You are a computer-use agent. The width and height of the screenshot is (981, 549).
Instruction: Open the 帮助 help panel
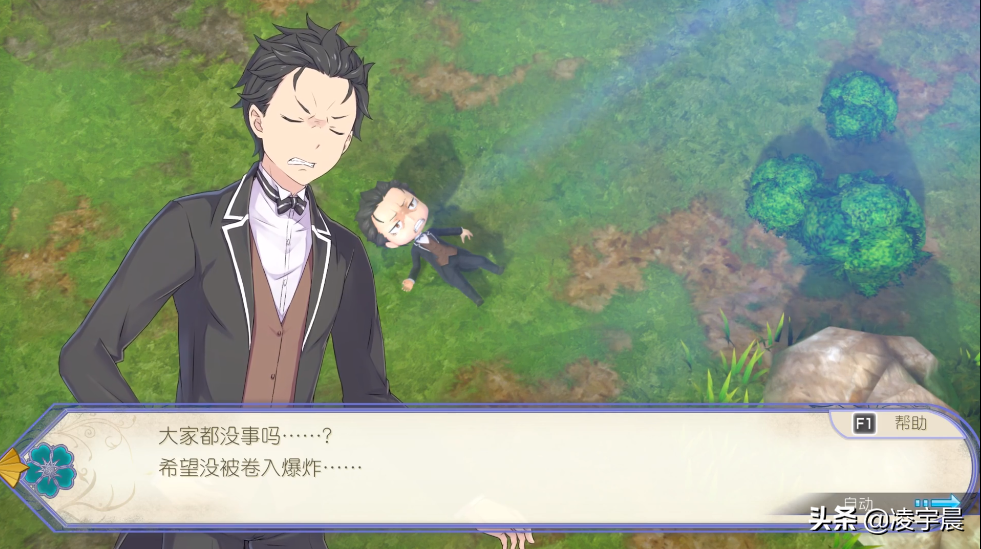891,423
